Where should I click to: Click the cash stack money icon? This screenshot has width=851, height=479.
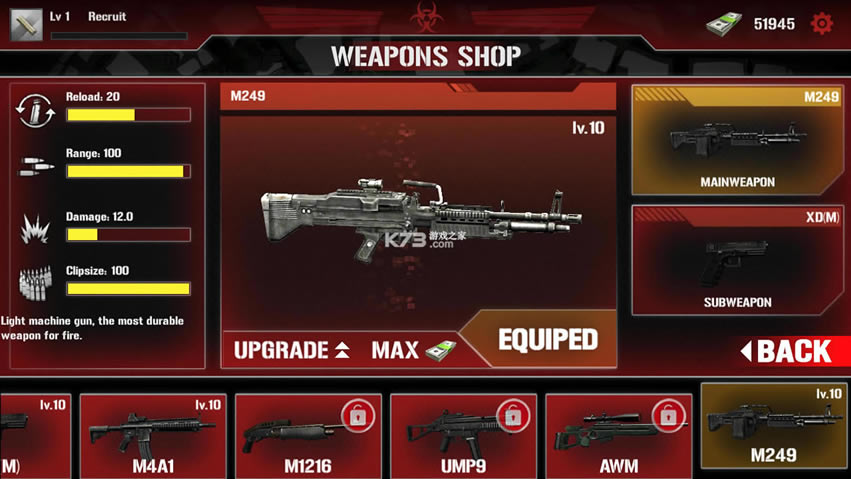tap(722, 24)
